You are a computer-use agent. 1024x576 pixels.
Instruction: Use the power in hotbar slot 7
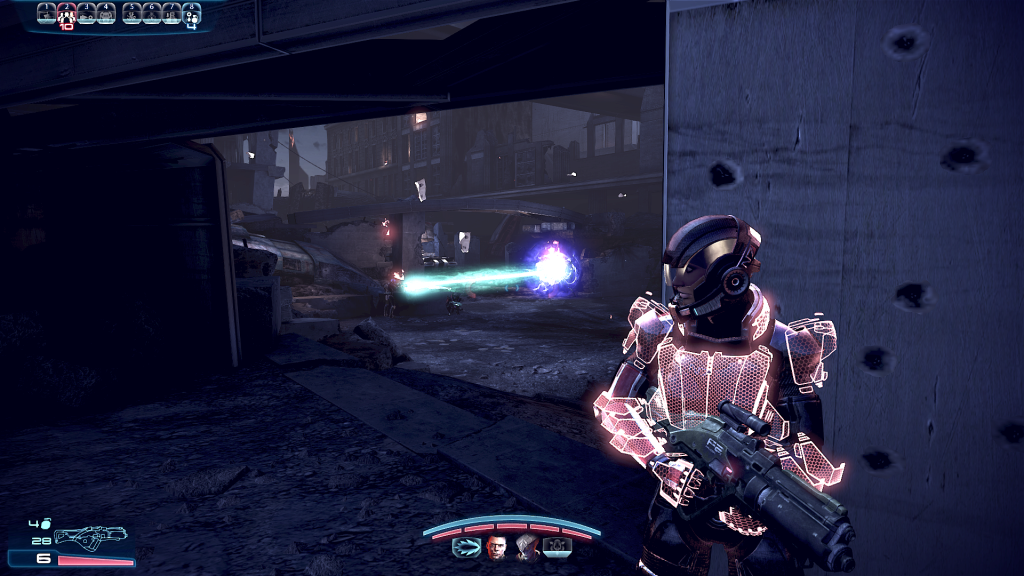click(x=171, y=13)
